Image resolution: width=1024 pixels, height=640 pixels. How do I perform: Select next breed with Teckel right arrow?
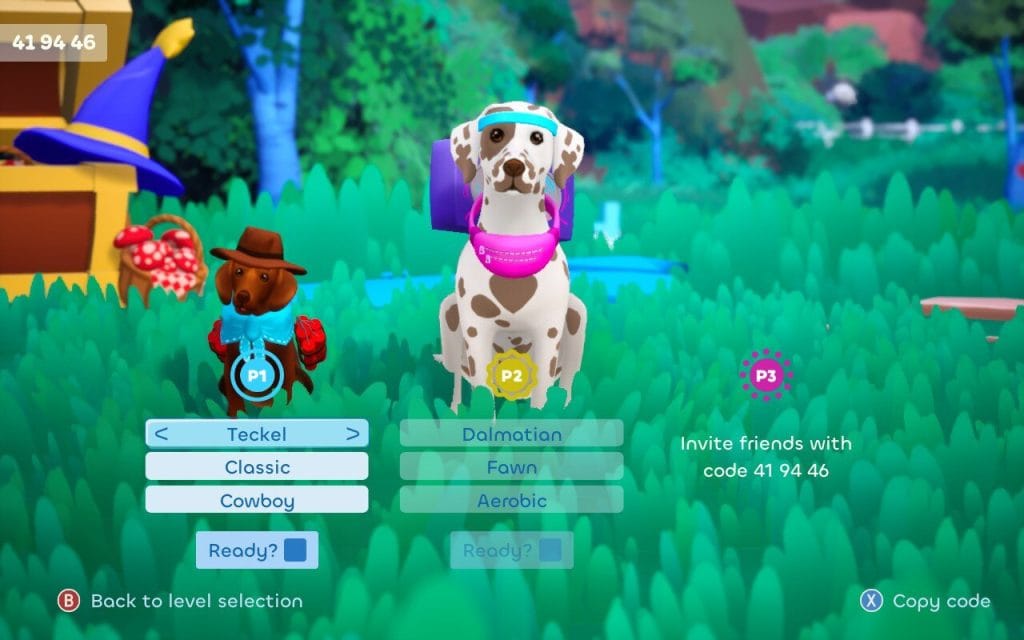(x=352, y=434)
